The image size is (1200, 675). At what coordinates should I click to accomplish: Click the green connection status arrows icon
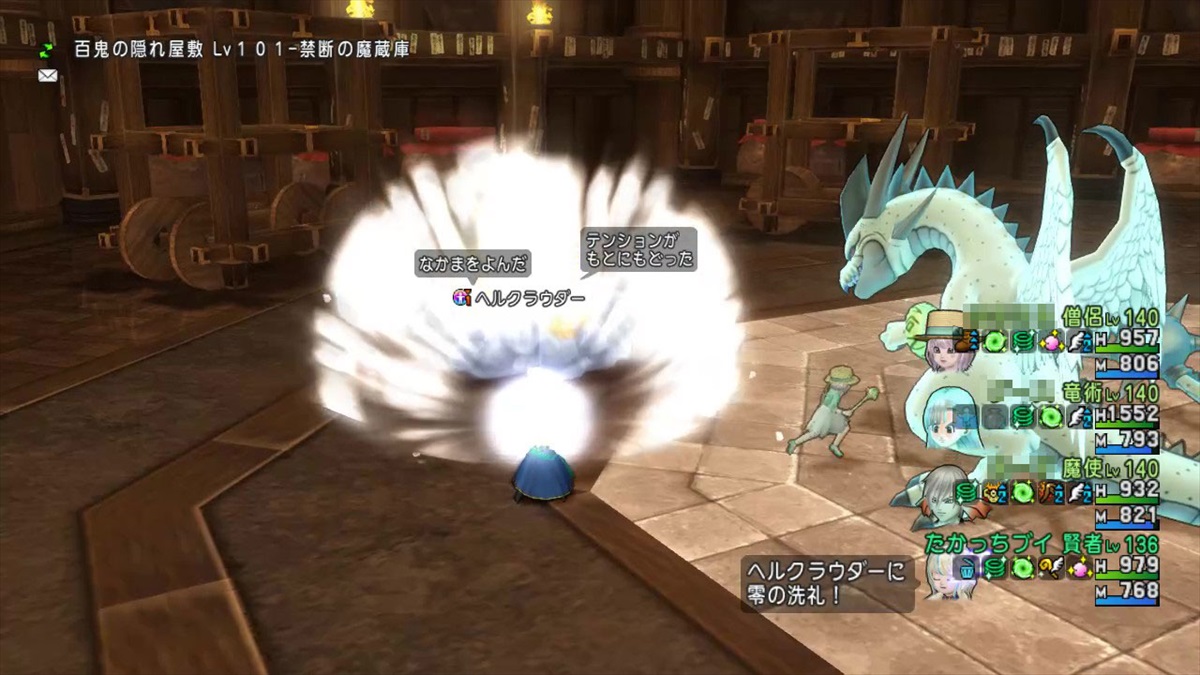[x=47, y=50]
